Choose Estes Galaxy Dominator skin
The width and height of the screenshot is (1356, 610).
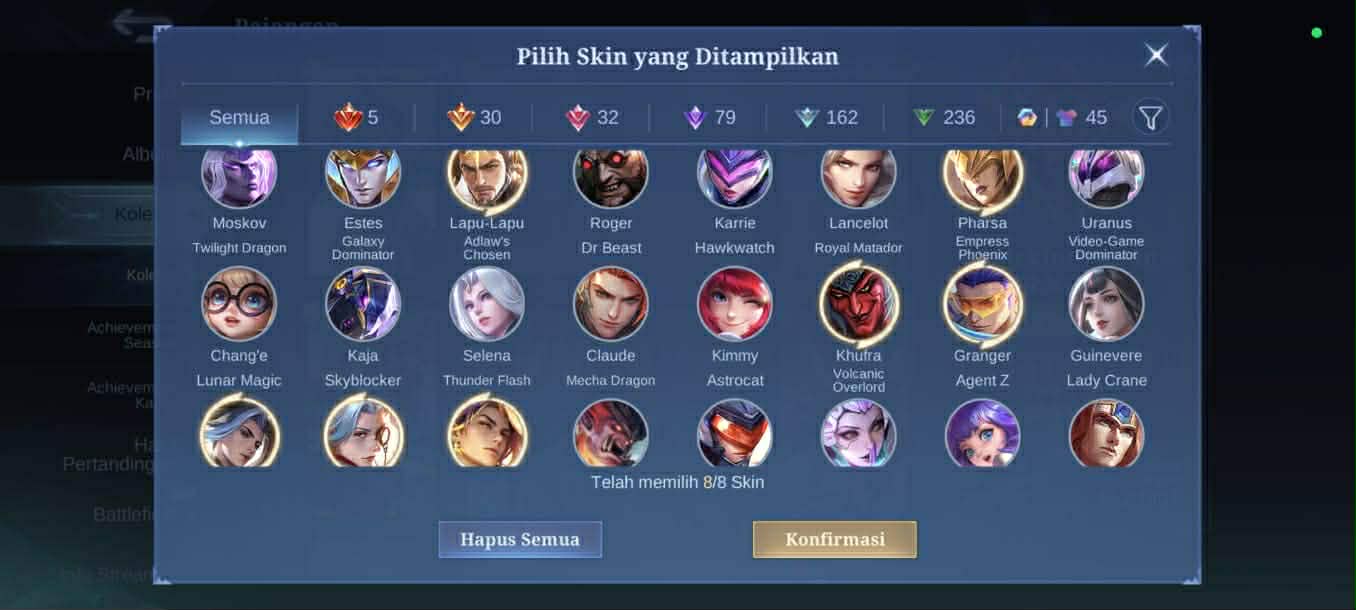(363, 178)
